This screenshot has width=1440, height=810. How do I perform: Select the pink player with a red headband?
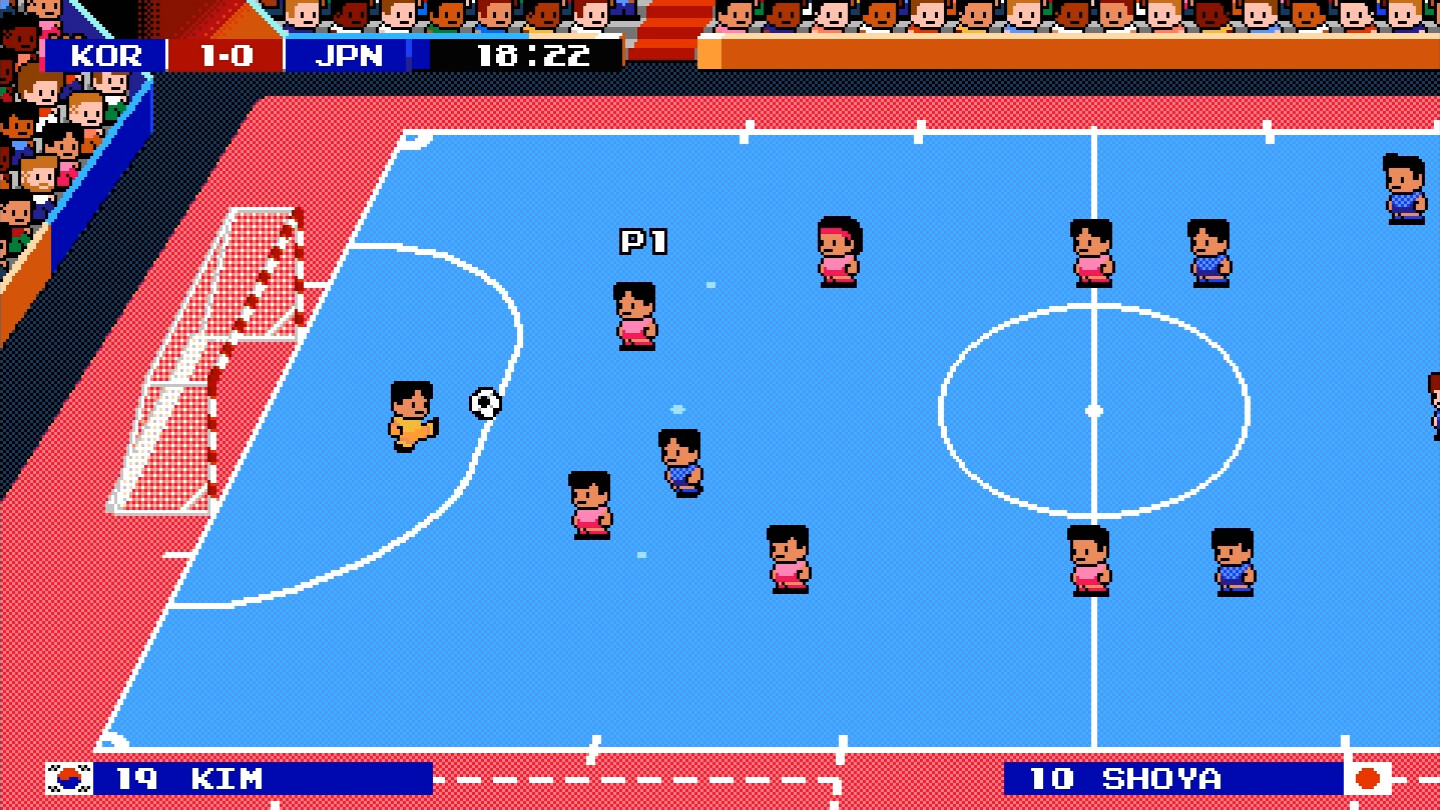[838, 250]
